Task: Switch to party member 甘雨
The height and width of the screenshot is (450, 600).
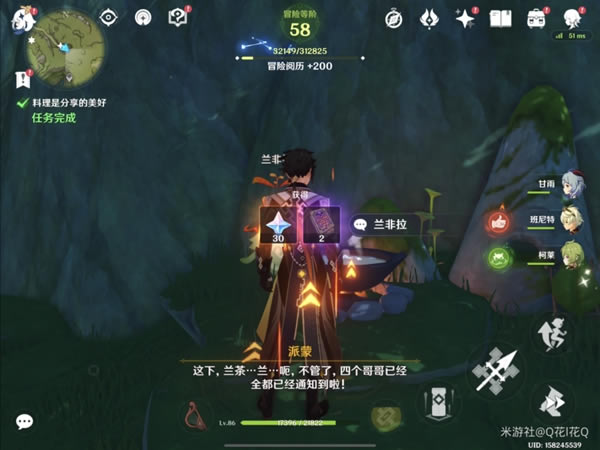Action: 571,186
